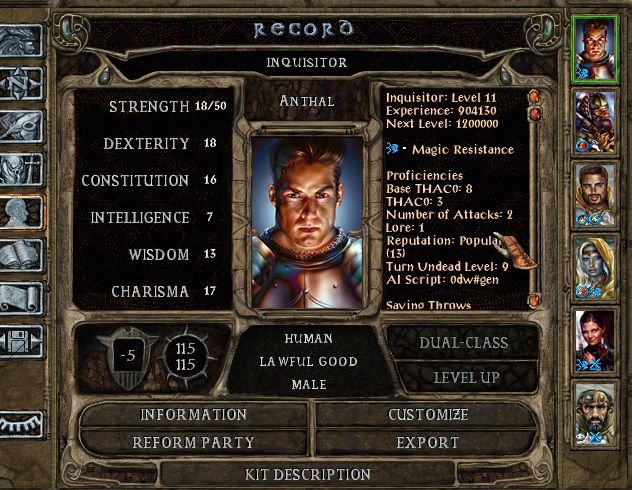Select the grey-bearded old man portrait

click(596, 410)
